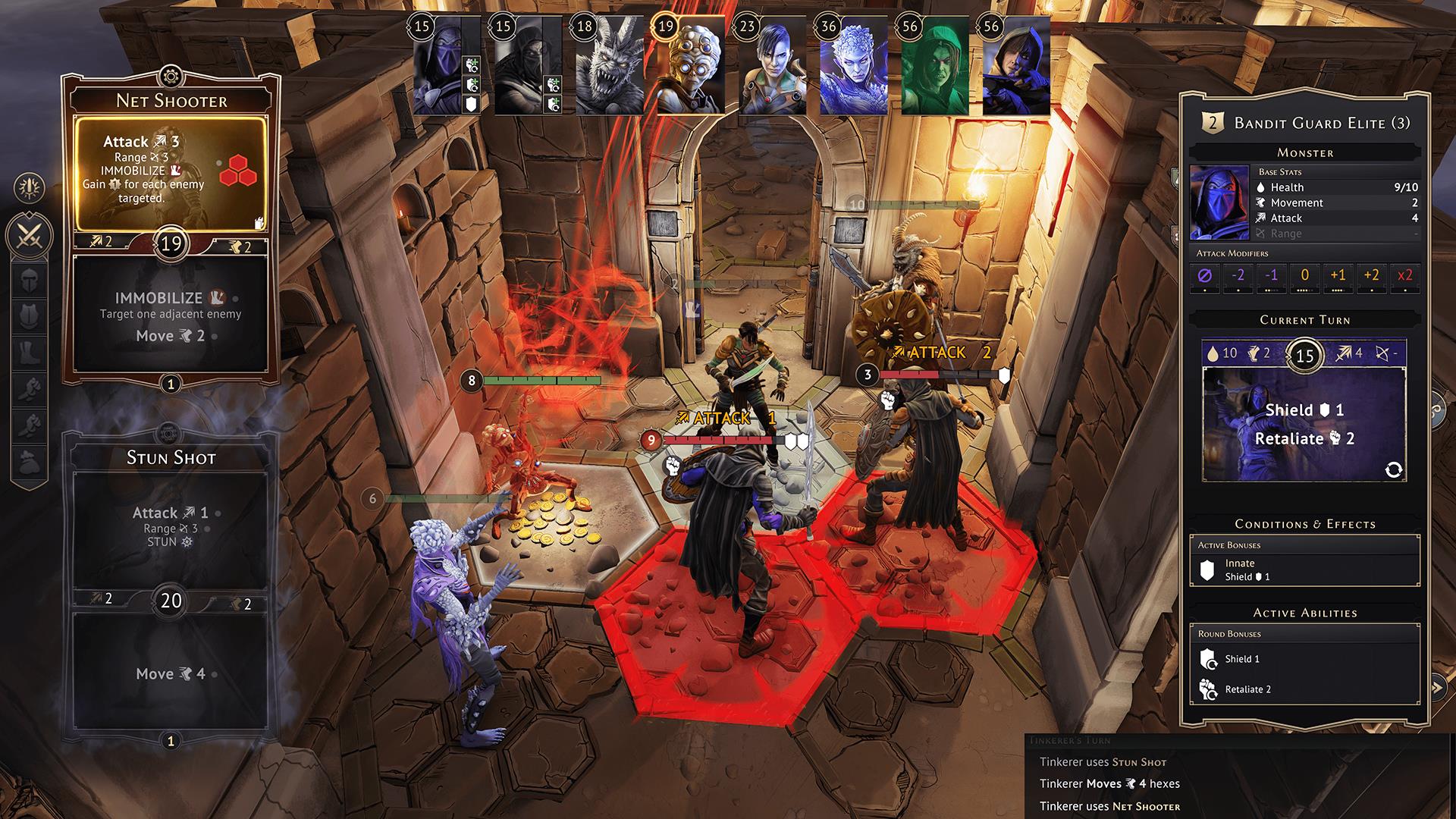Viewport: 1456px width, 819px height.
Task: Click the Retaliate 2 round bonus entry
Action: pyautogui.click(x=1304, y=689)
